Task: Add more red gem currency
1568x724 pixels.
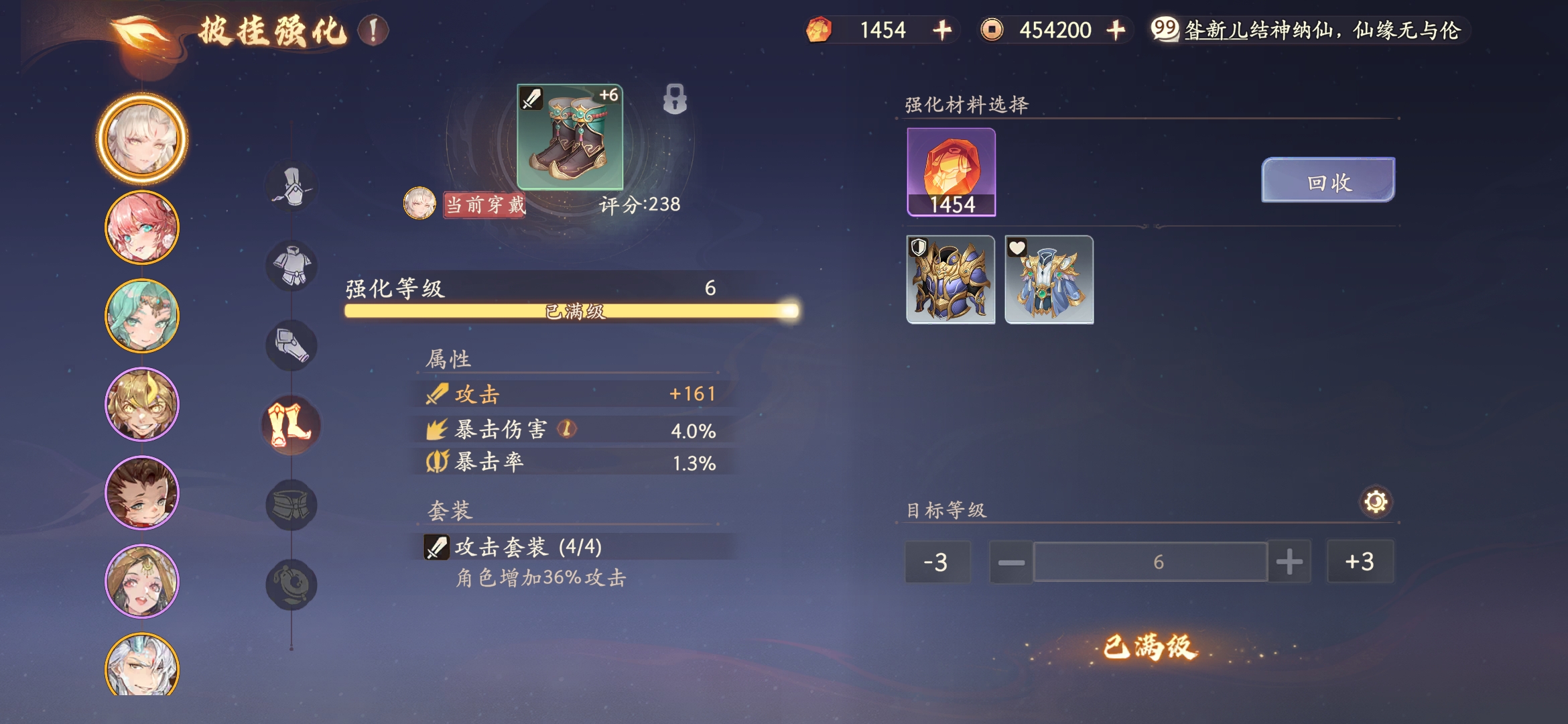Action: click(x=942, y=30)
